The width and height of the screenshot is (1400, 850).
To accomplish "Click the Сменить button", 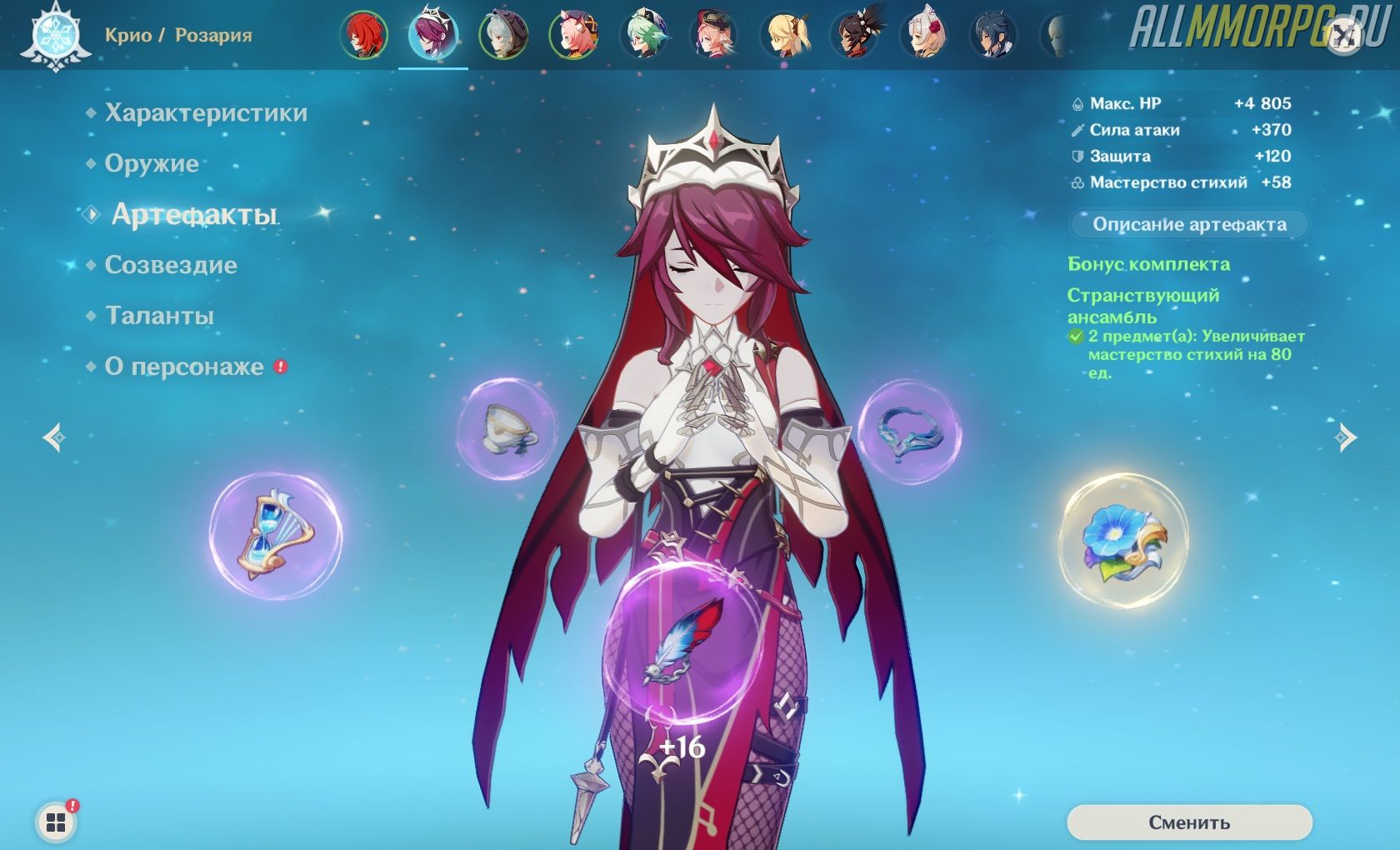I will 1189,822.
